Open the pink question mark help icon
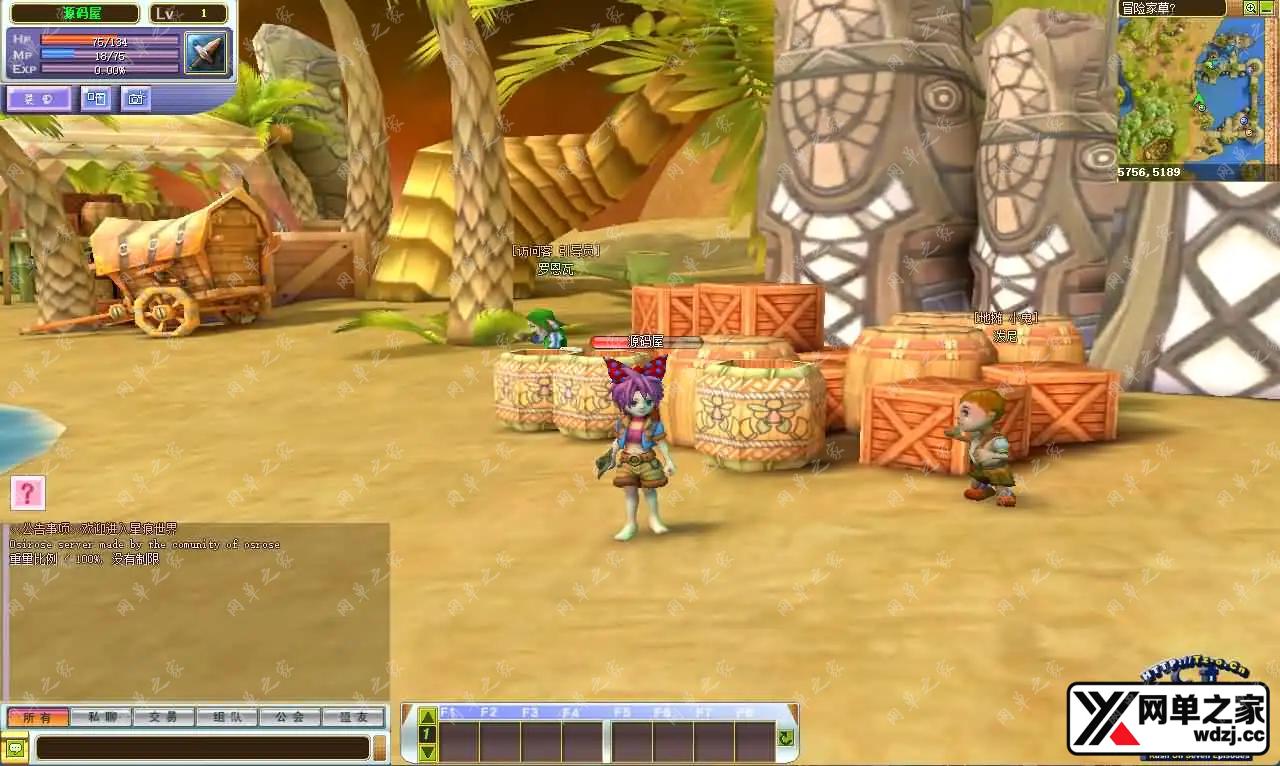The image size is (1280, 766). pyautogui.click(x=28, y=492)
